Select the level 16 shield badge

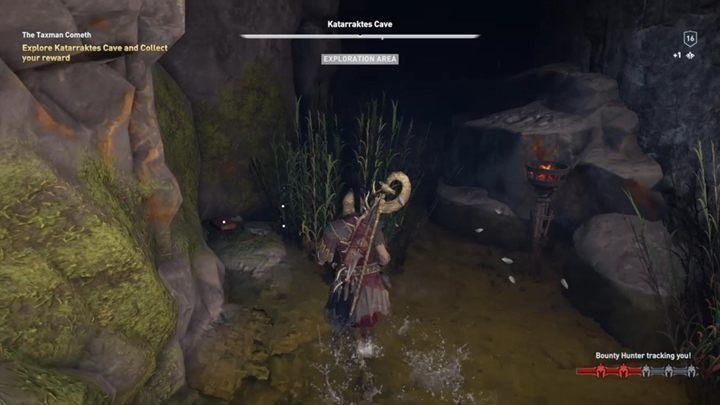(690, 38)
